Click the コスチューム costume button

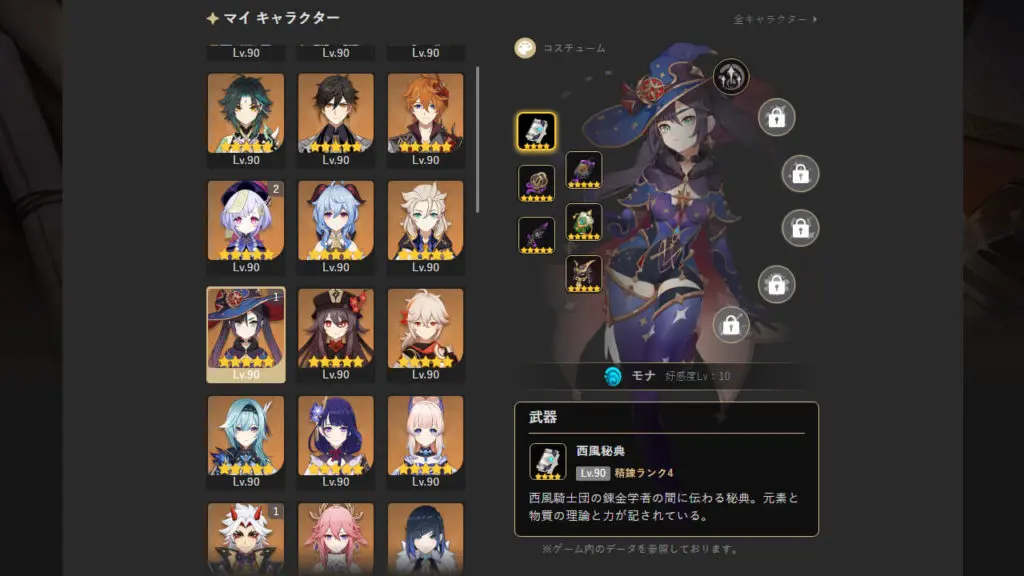pos(525,48)
